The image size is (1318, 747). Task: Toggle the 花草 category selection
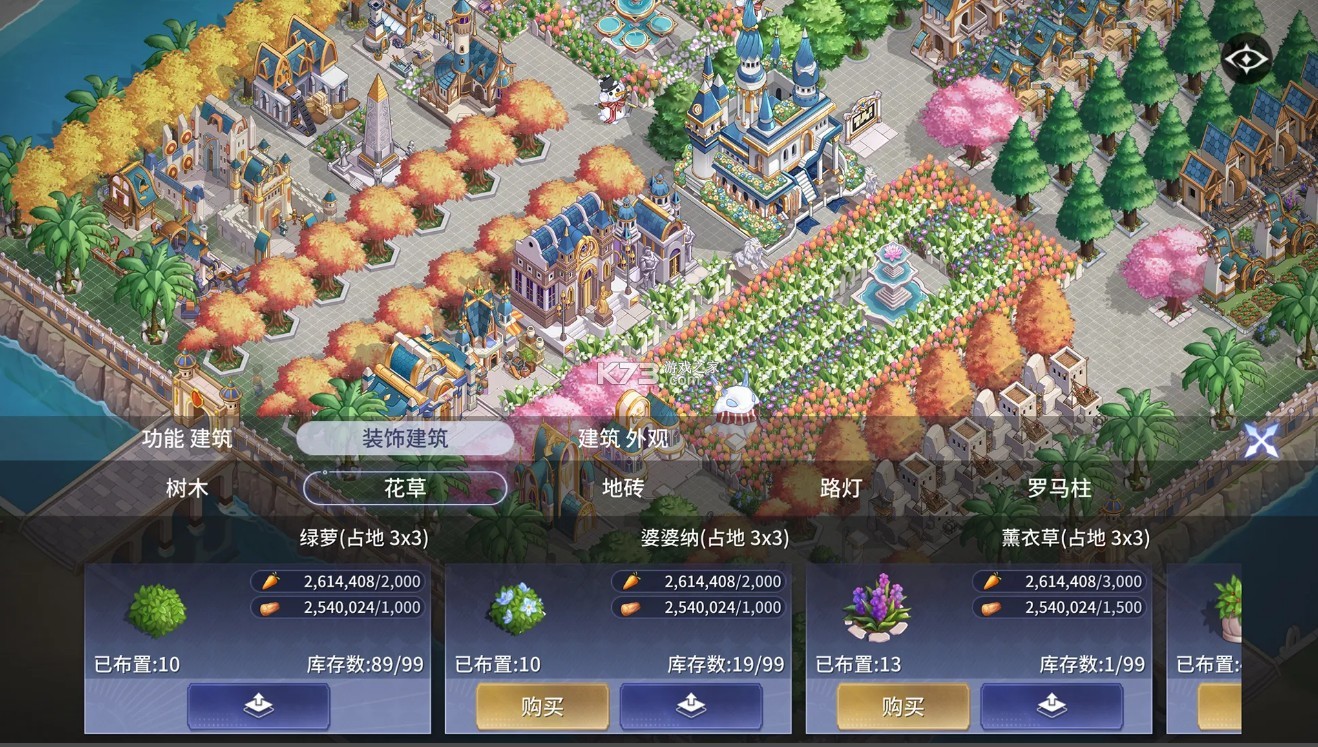click(405, 489)
